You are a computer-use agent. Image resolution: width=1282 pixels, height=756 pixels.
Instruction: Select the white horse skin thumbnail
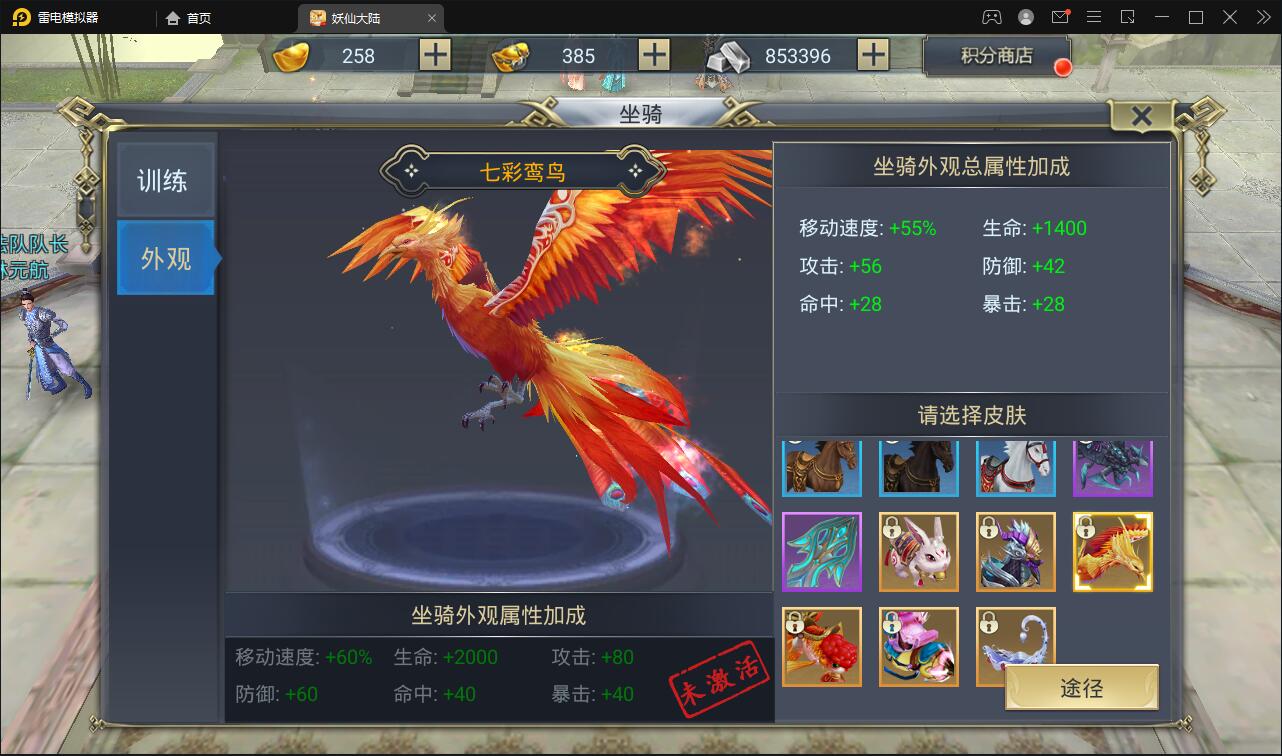(x=1015, y=467)
